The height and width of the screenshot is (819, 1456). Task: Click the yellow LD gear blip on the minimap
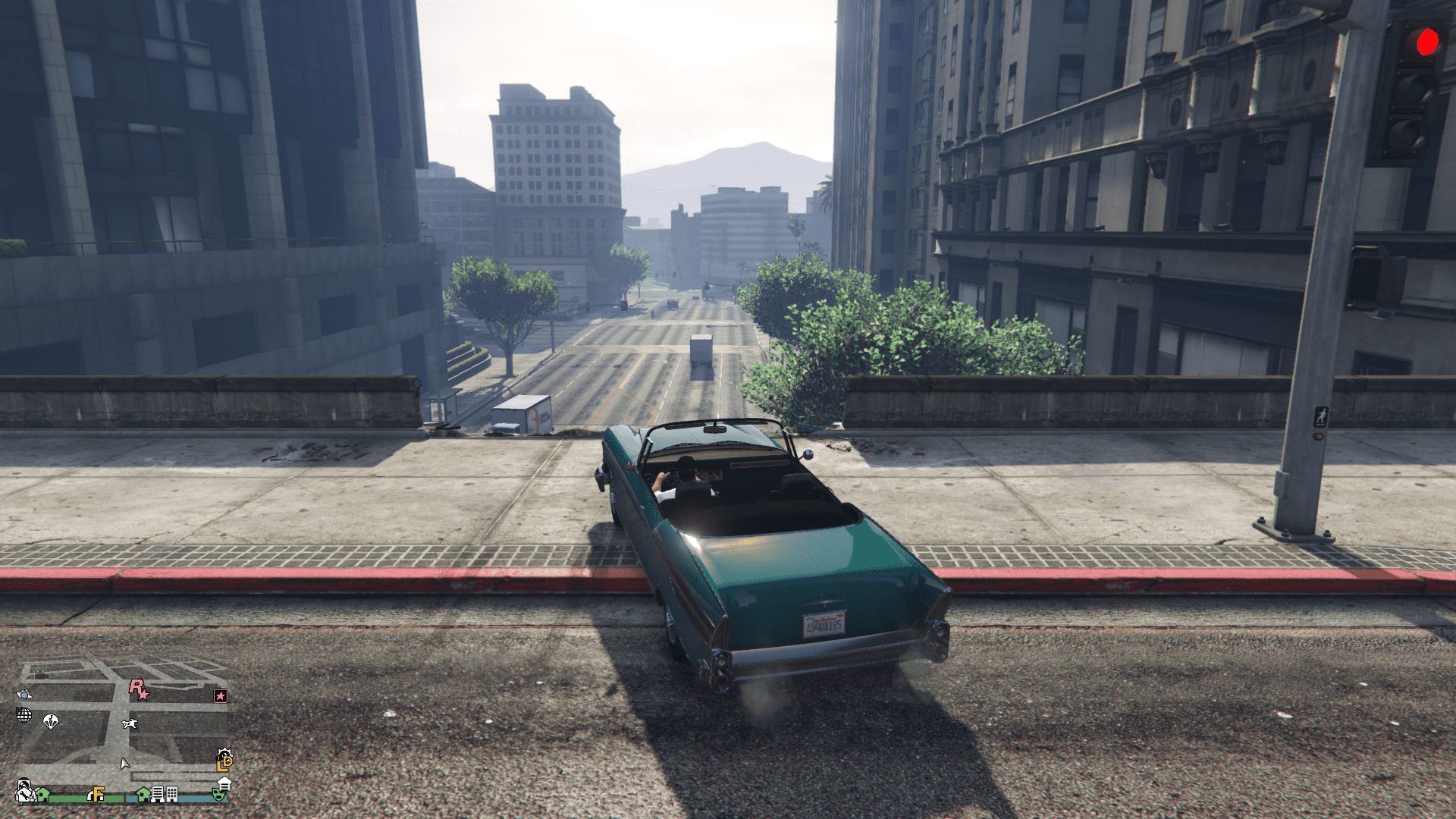tap(223, 759)
